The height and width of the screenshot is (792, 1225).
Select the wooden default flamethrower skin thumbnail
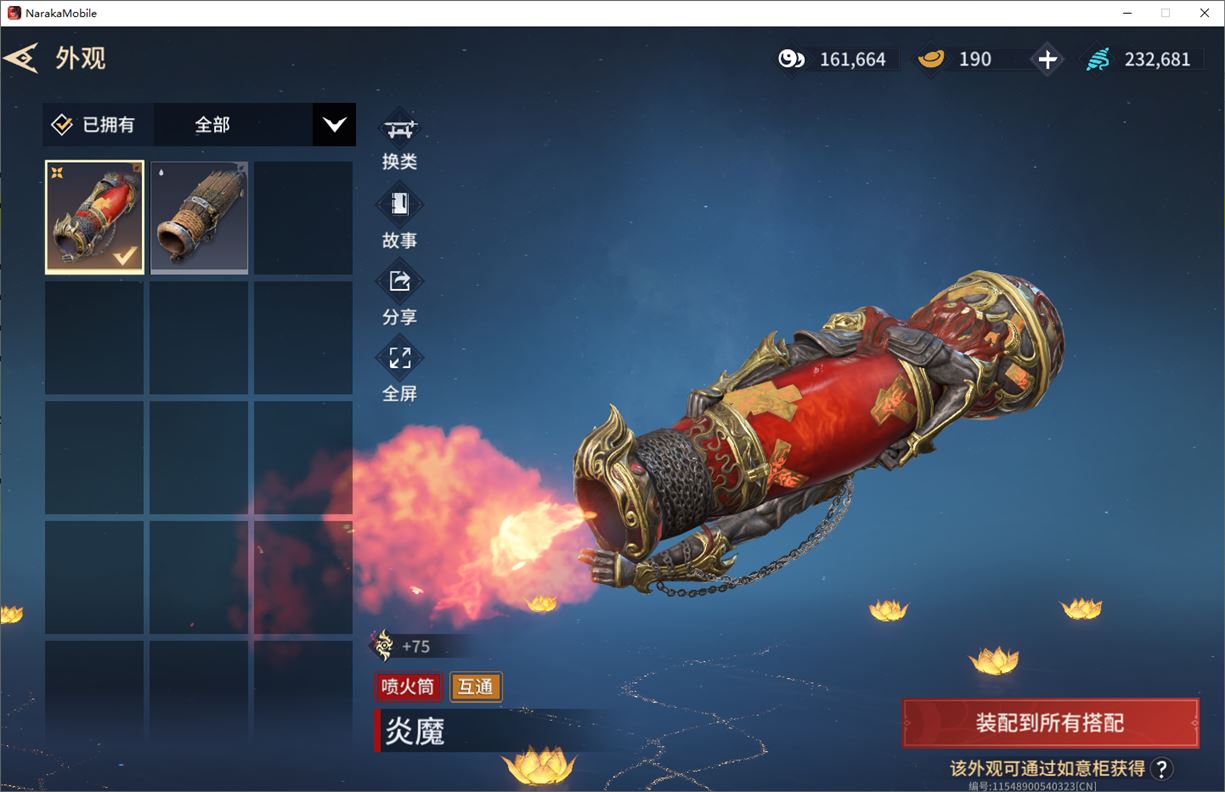(199, 217)
